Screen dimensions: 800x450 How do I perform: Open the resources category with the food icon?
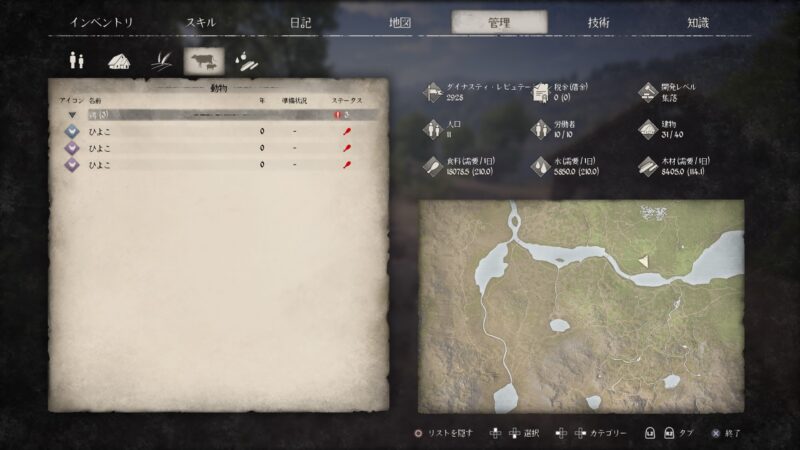coord(245,61)
